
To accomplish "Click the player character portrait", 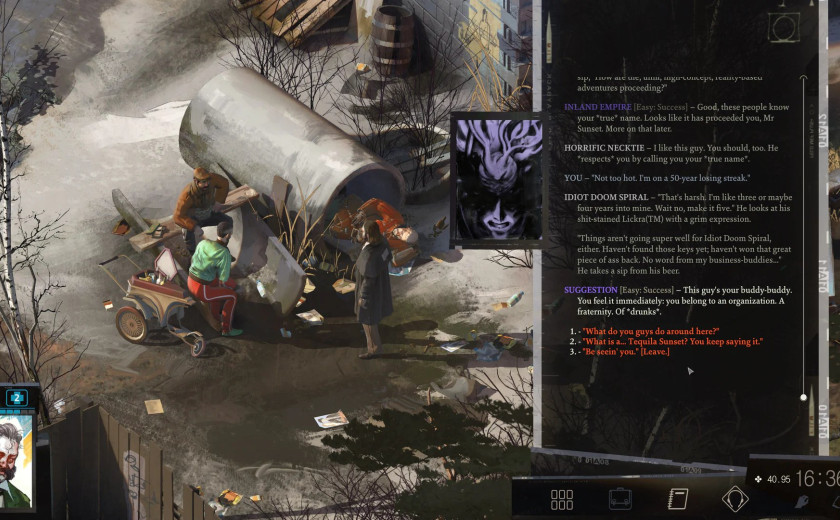I will 17,460.
